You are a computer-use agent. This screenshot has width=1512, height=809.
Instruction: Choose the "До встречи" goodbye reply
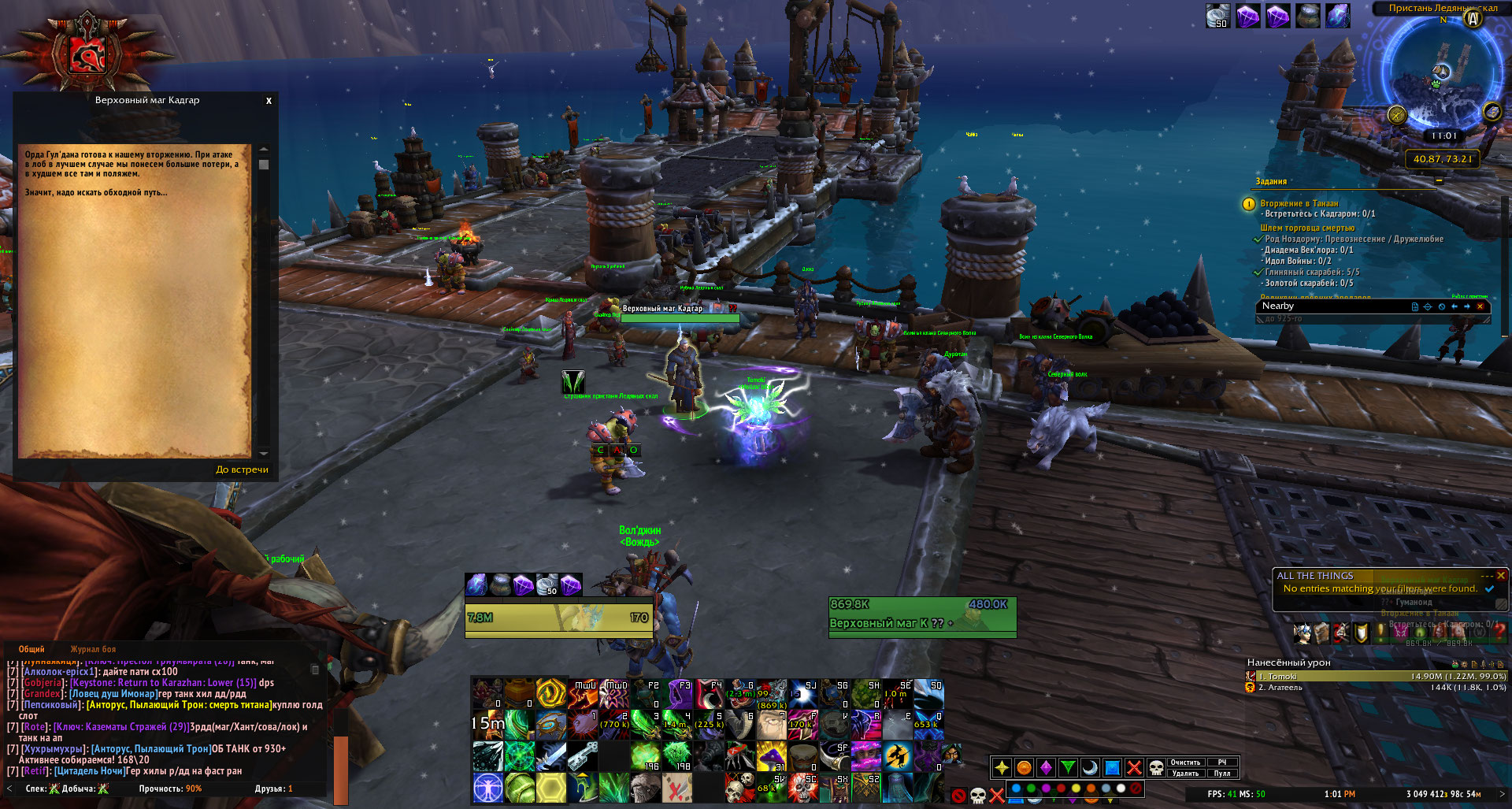coord(242,469)
